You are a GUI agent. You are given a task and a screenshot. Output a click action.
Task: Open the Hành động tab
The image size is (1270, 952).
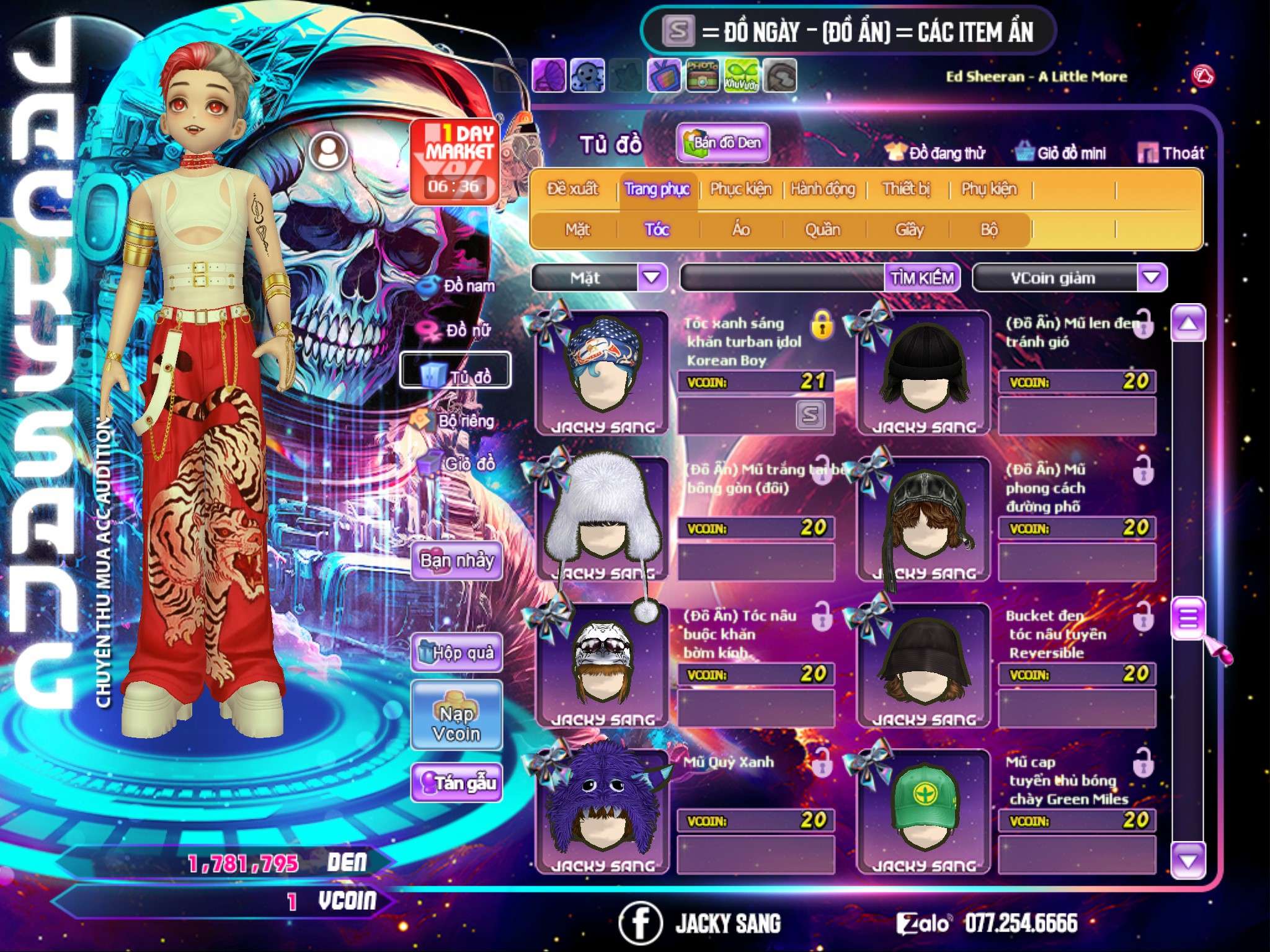pos(822,188)
